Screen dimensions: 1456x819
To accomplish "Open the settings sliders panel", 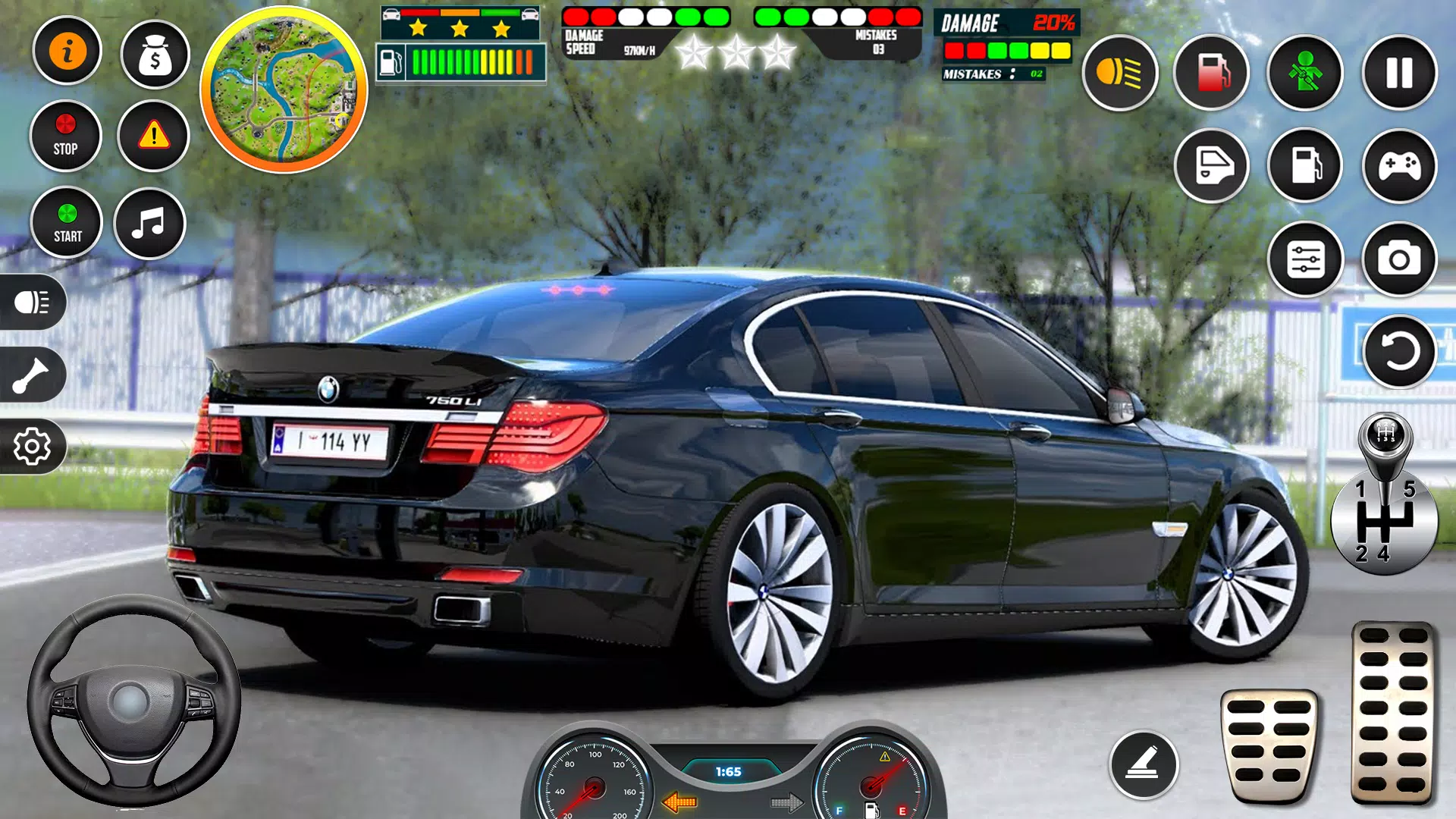I will tap(1304, 259).
